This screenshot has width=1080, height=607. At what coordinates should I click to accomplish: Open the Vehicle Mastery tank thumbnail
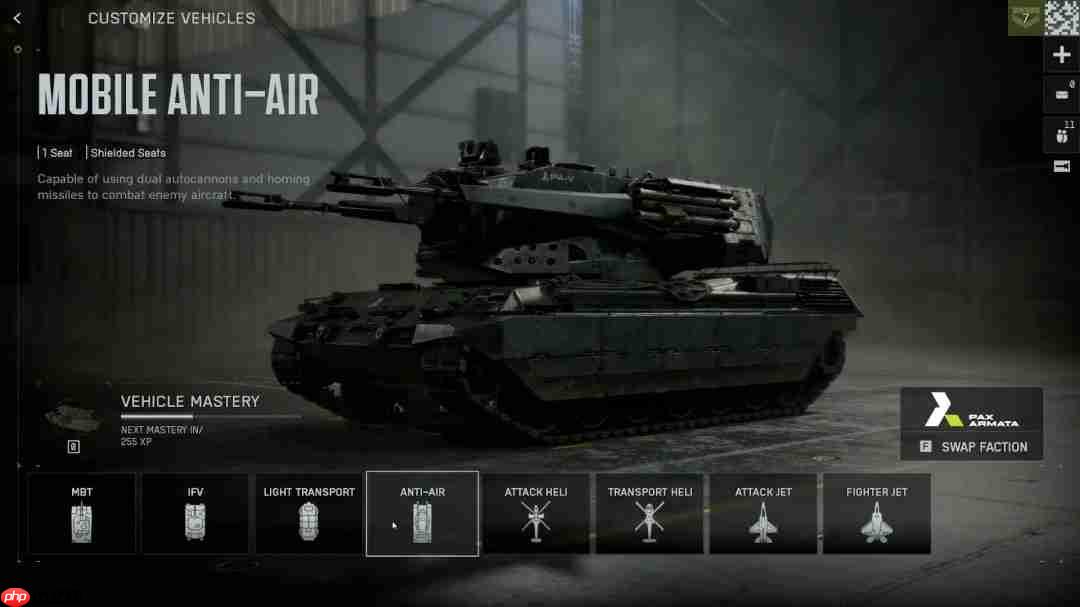pyautogui.click(x=73, y=414)
